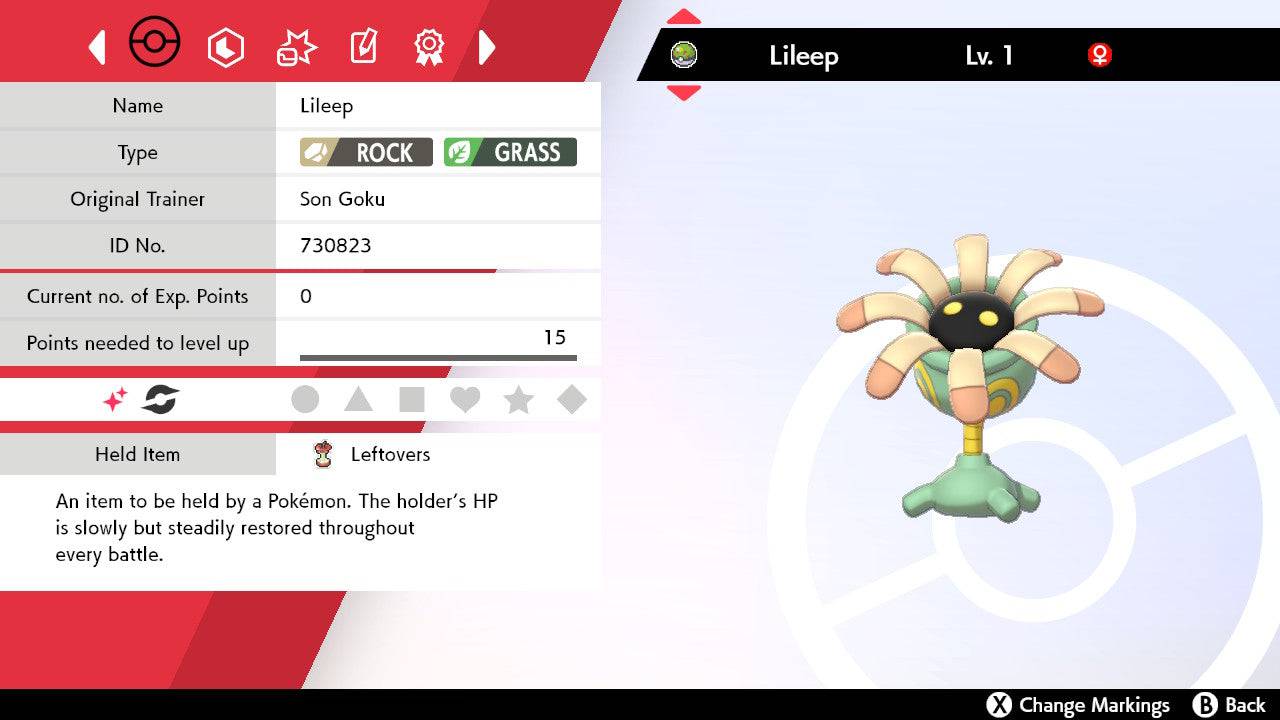Toggle the diamond marking
The image size is (1280, 720).
pyautogui.click(x=572, y=400)
